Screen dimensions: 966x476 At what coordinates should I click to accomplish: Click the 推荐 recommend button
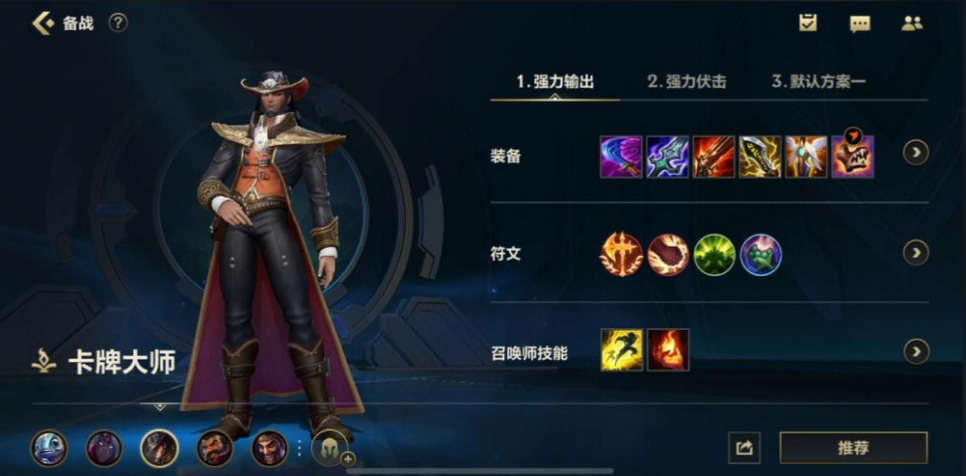[x=853, y=447]
